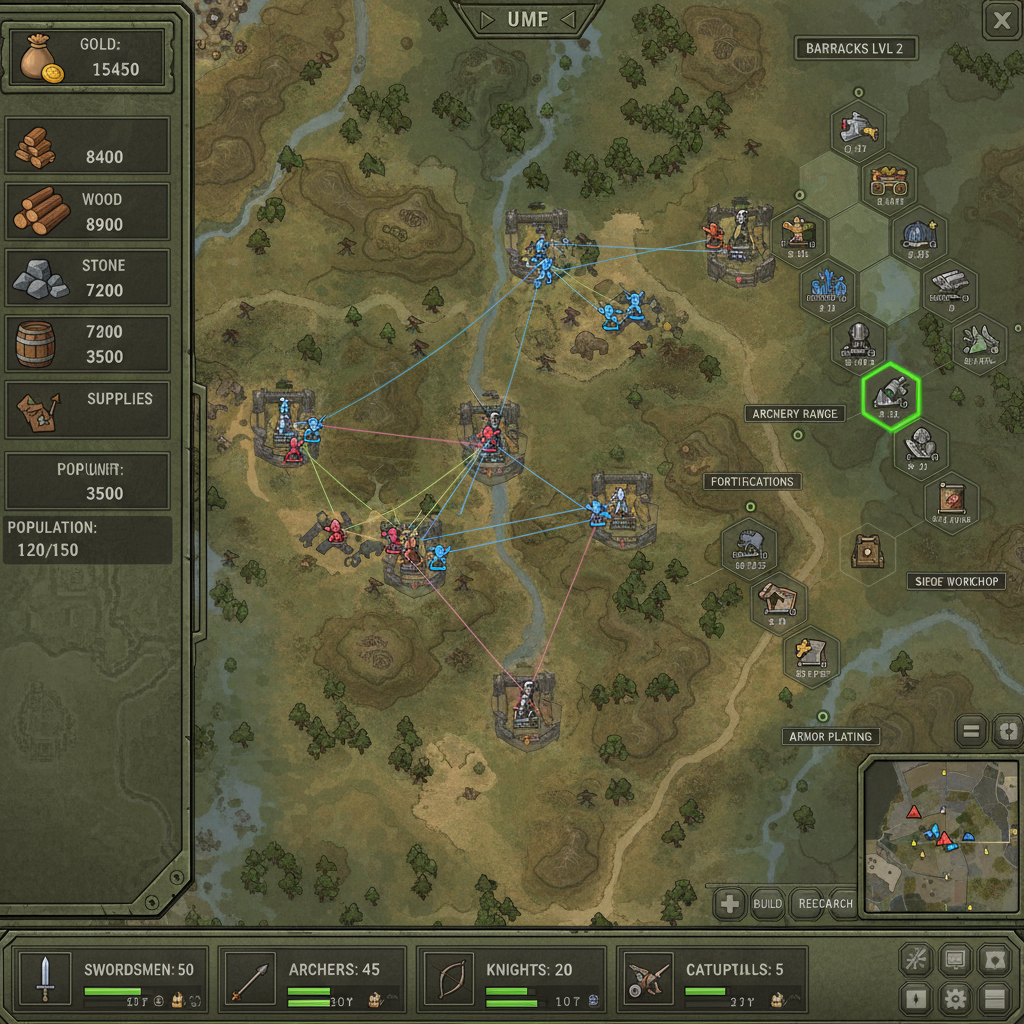Choose the Archery Range label

(x=795, y=414)
